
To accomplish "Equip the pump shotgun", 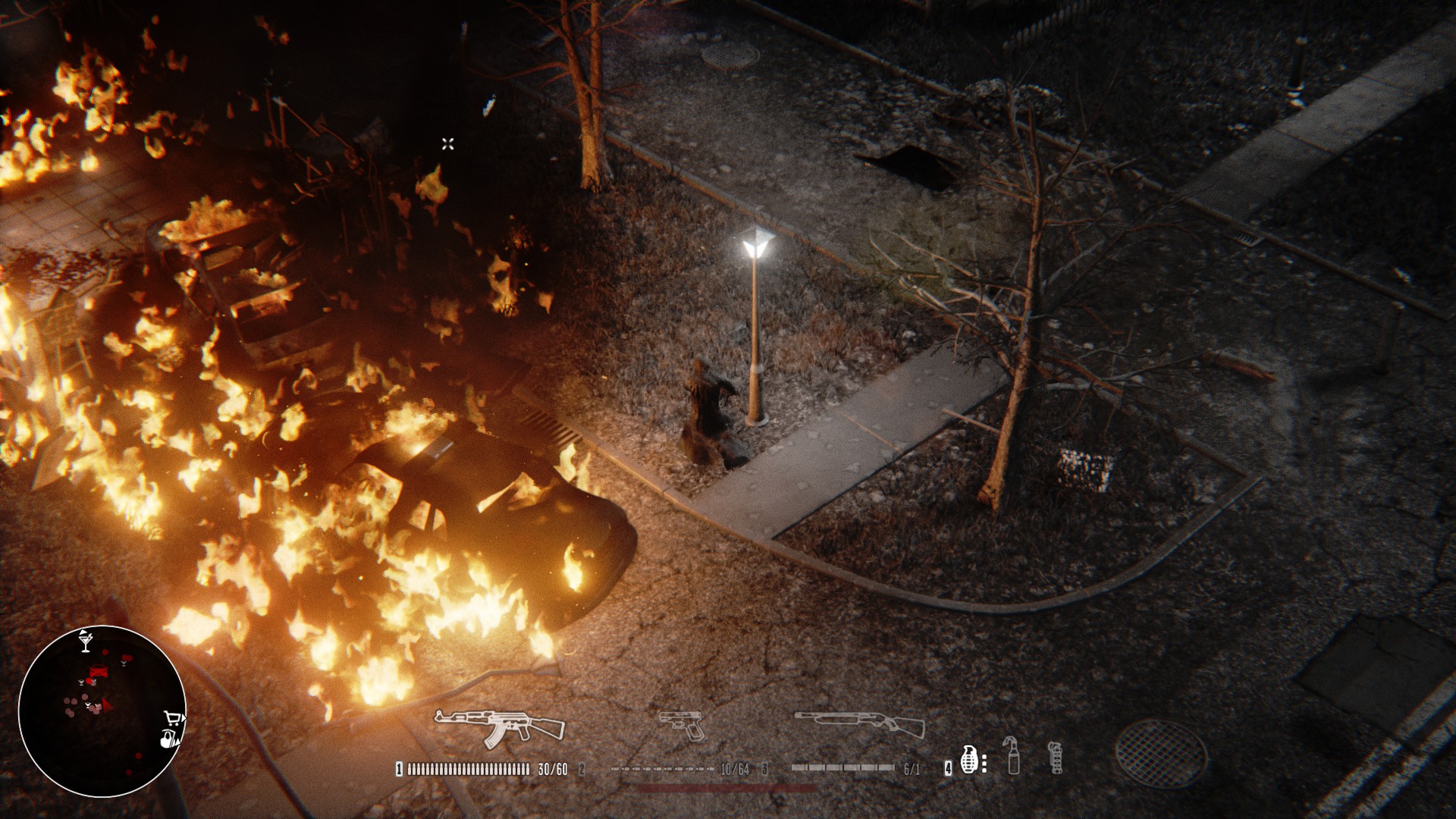I will 860,725.
